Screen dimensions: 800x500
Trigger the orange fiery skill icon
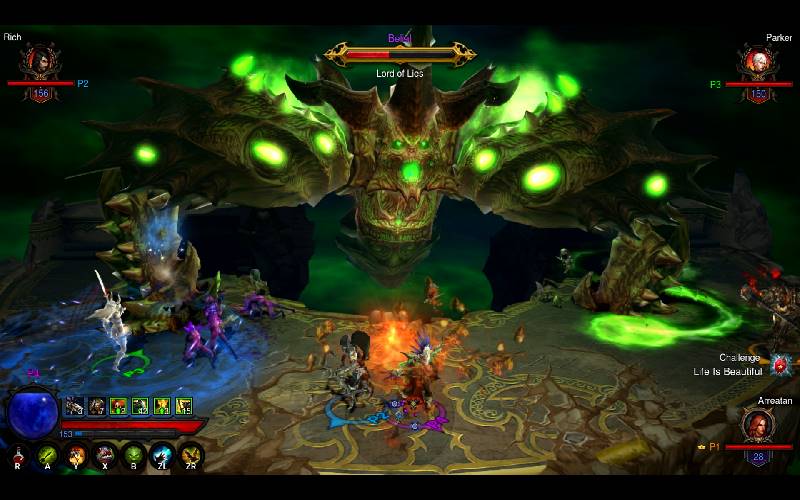(76, 456)
